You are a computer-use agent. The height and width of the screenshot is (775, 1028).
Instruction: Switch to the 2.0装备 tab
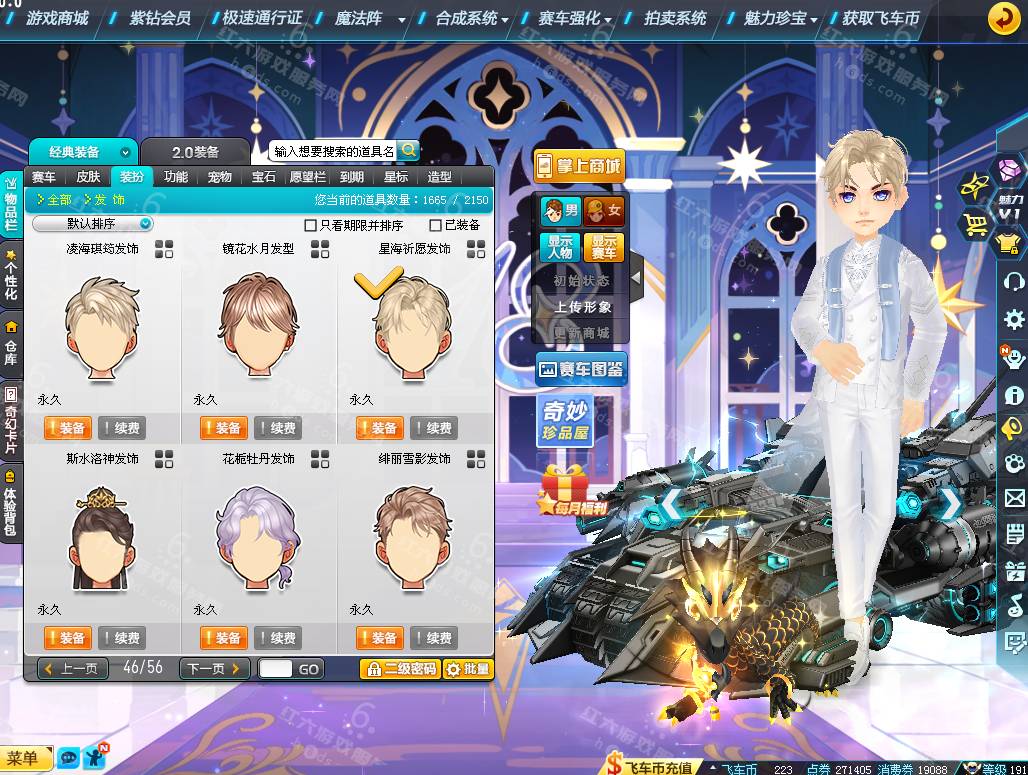pyautogui.click(x=194, y=152)
